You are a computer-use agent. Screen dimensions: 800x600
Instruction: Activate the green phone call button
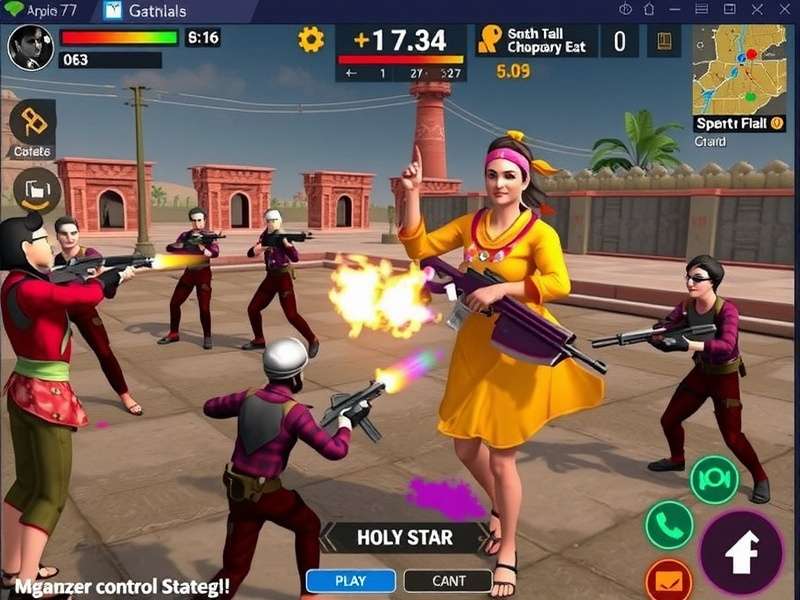pyautogui.click(x=669, y=525)
